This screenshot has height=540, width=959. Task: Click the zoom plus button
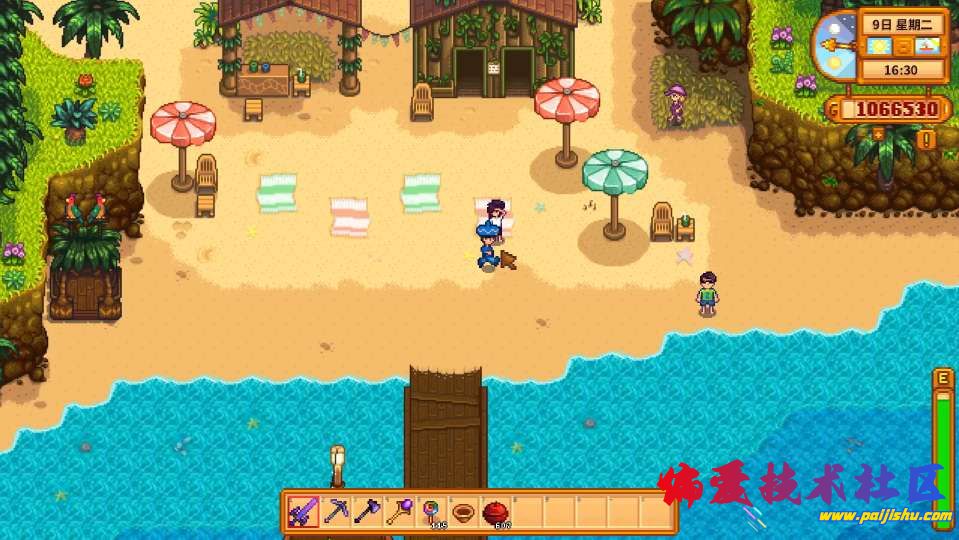[879, 133]
